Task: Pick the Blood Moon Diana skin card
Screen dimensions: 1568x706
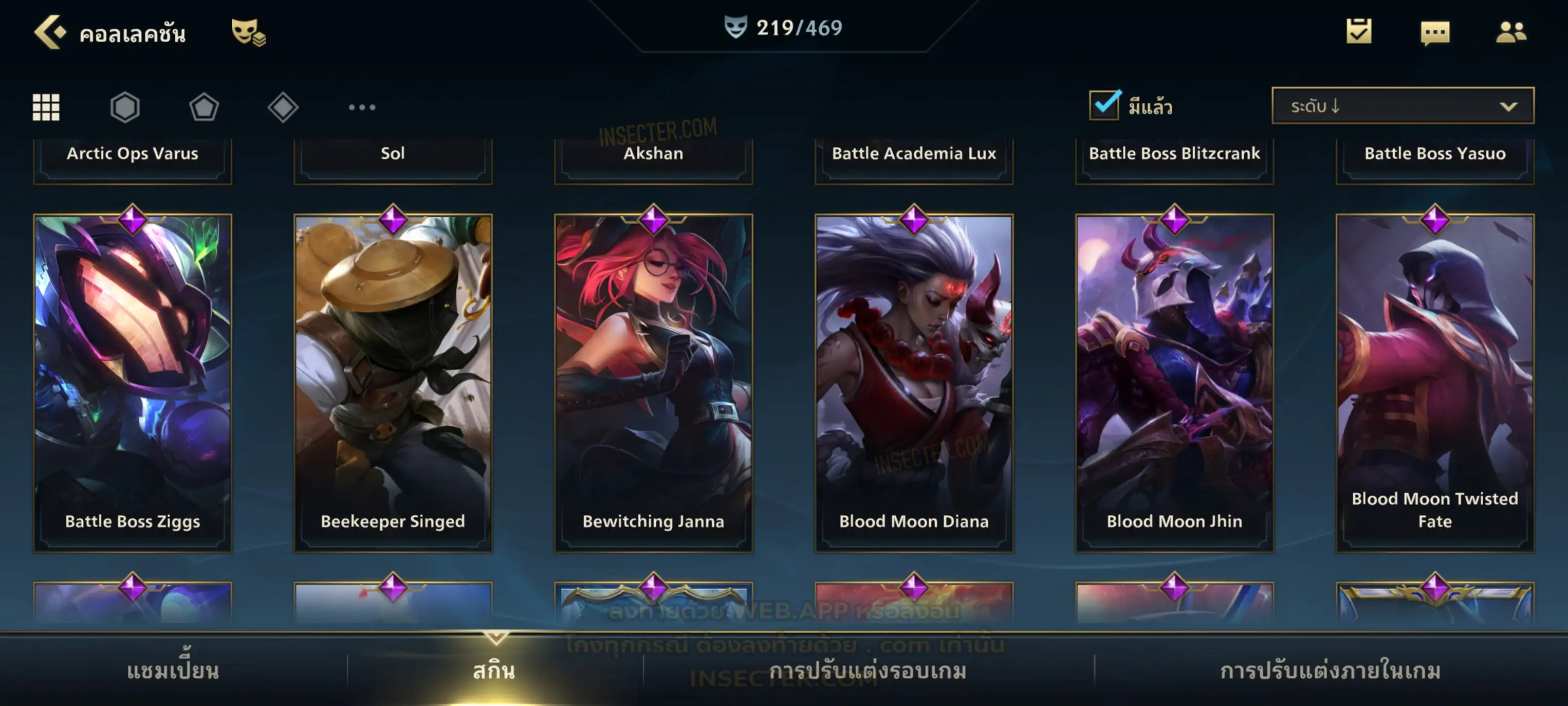Action: tap(914, 383)
